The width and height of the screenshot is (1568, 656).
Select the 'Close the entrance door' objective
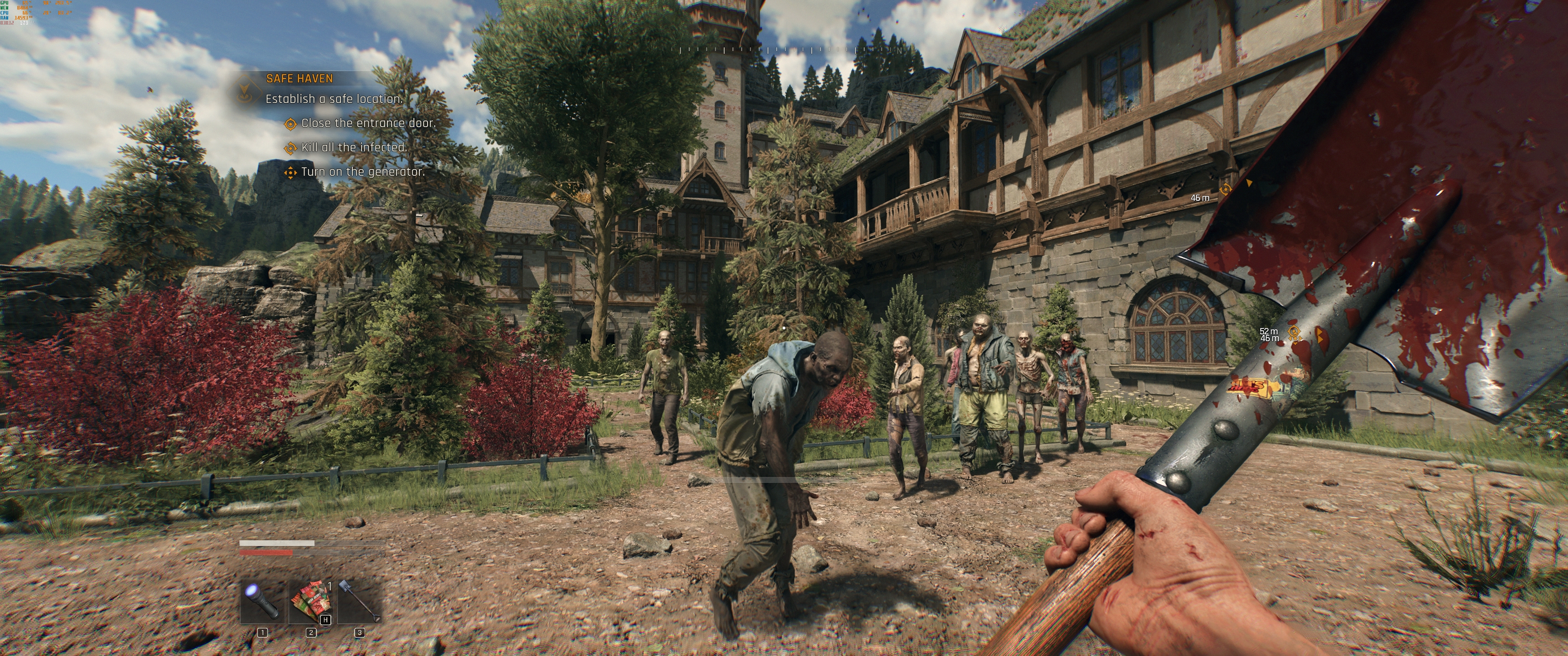coord(368,123)
